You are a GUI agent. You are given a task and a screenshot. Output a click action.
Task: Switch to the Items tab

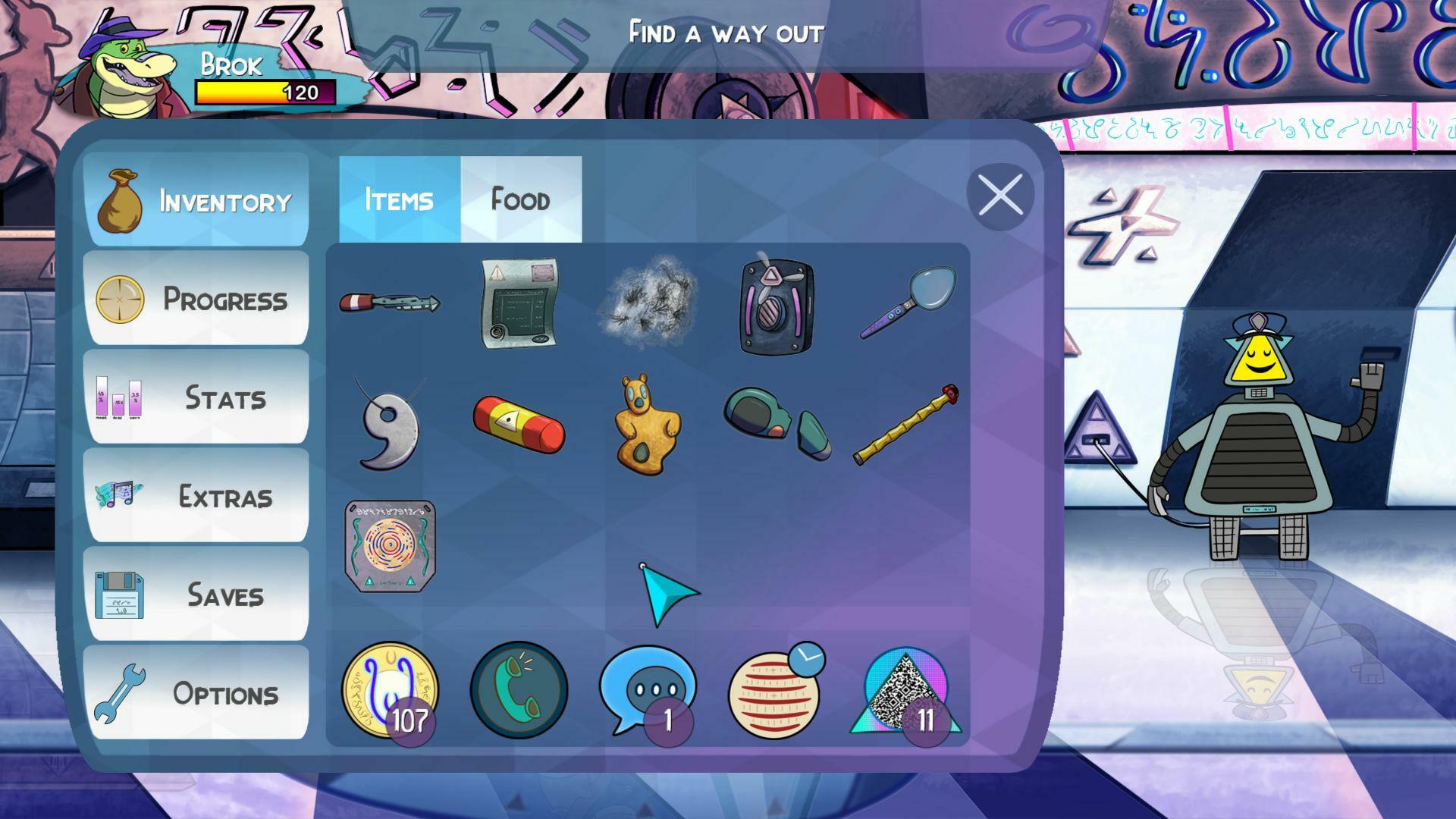click(x=397, y=199)
